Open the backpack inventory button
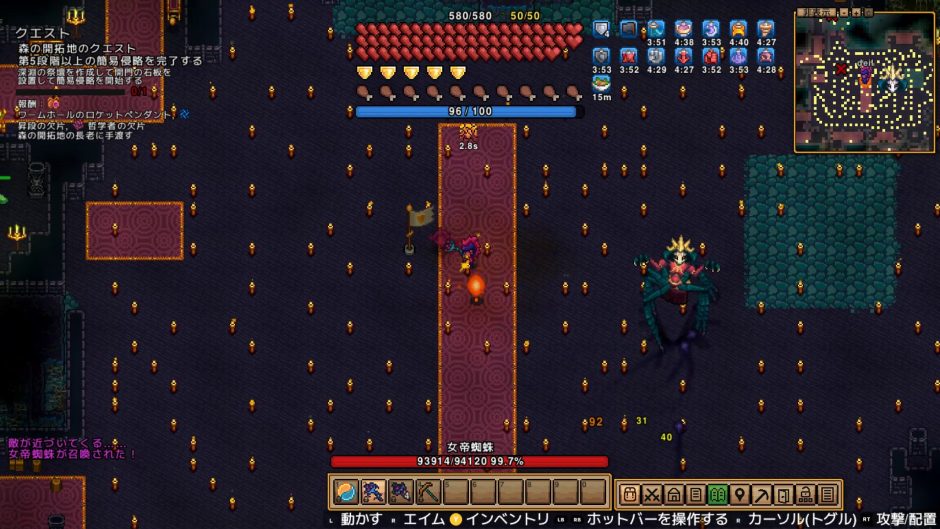 pos(630,494)
